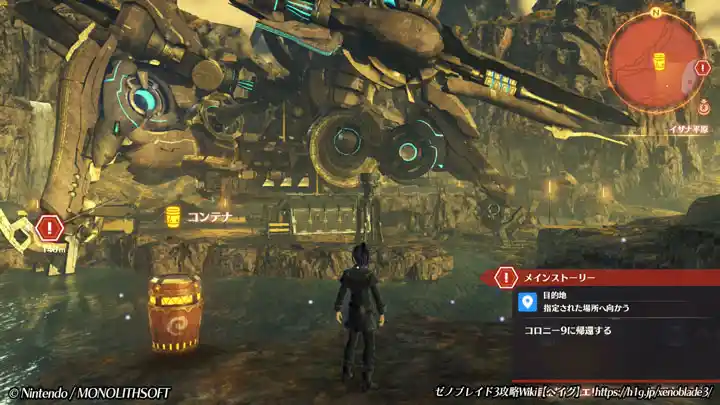Click the red quest marker on the minimap's edge
This screenshot has height=405, width=720.
702,68
